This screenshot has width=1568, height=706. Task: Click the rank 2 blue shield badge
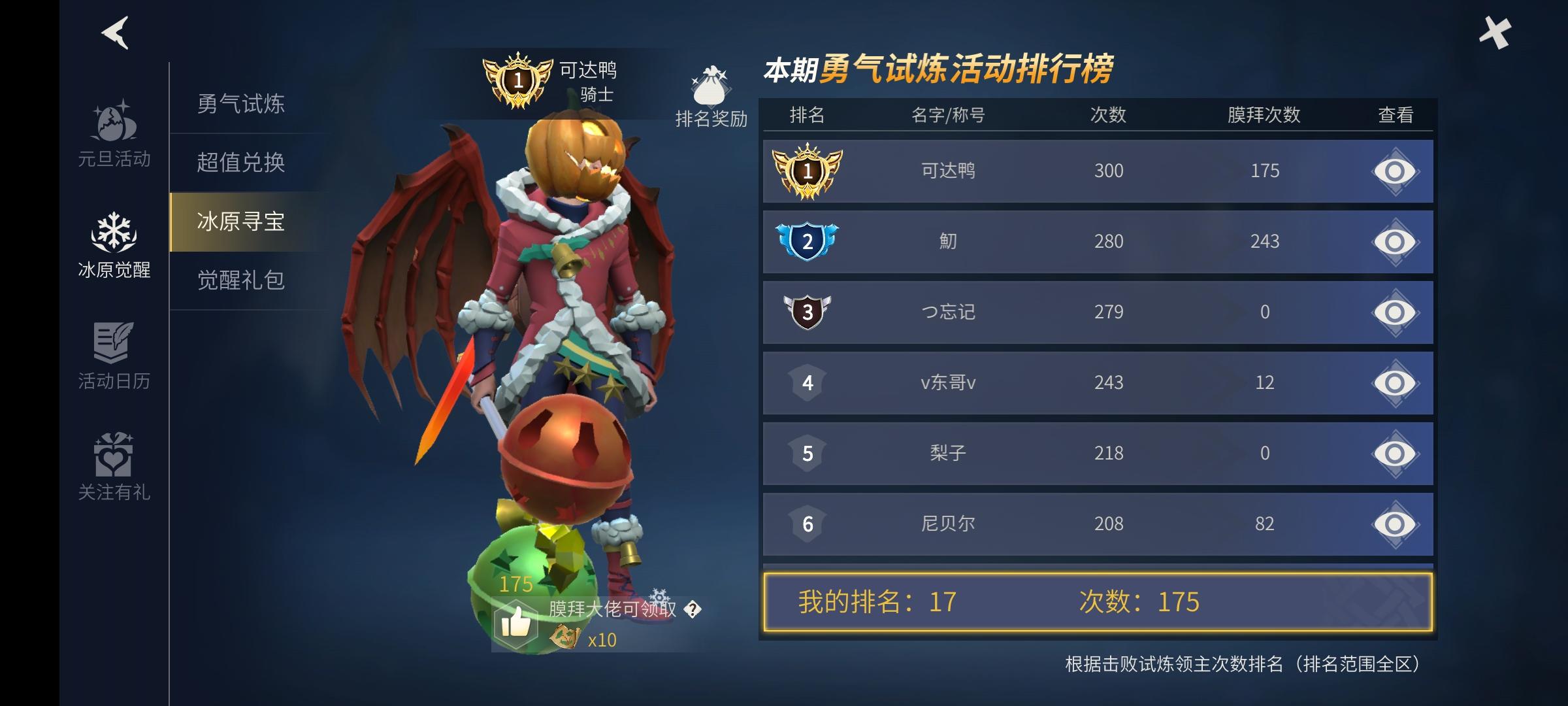808,241
